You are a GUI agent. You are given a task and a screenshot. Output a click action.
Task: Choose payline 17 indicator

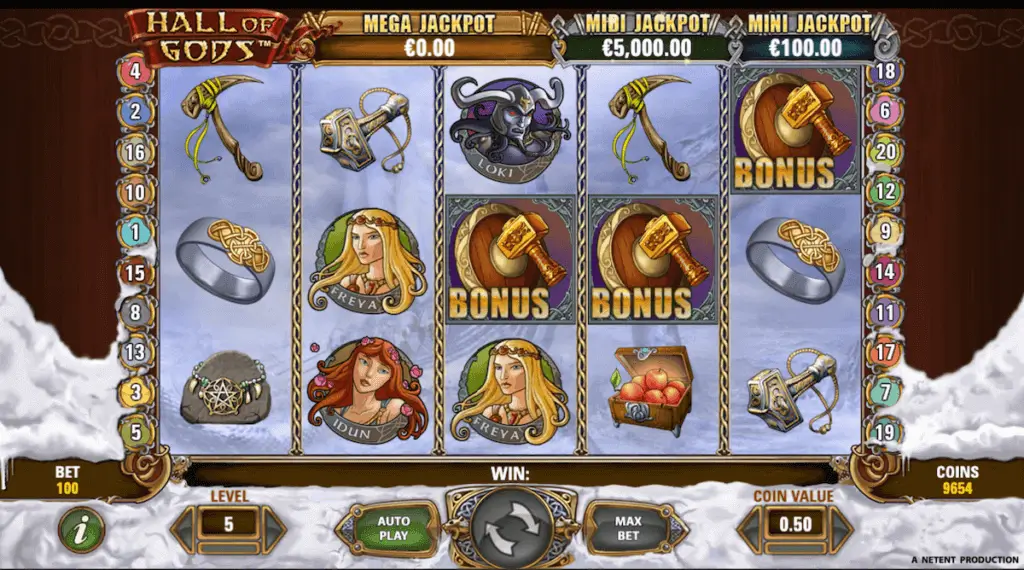point(885,352)
